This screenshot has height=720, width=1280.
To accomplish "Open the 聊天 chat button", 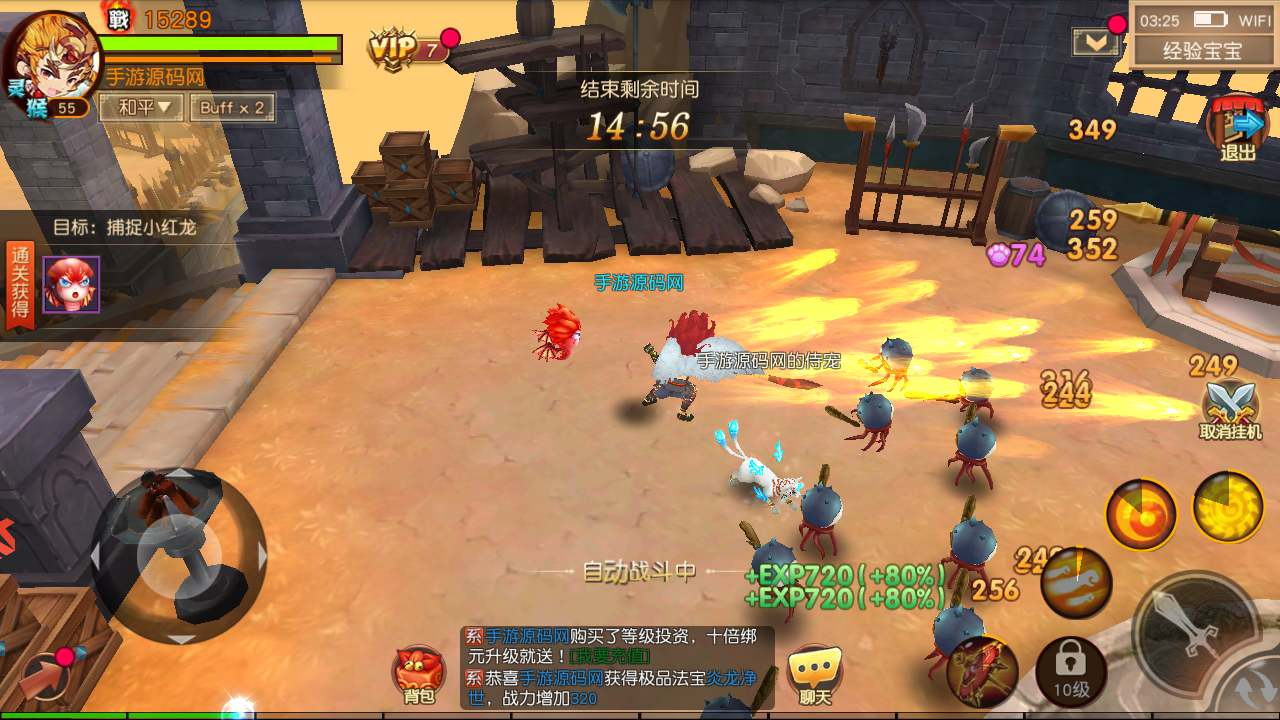I will [815, 674].
